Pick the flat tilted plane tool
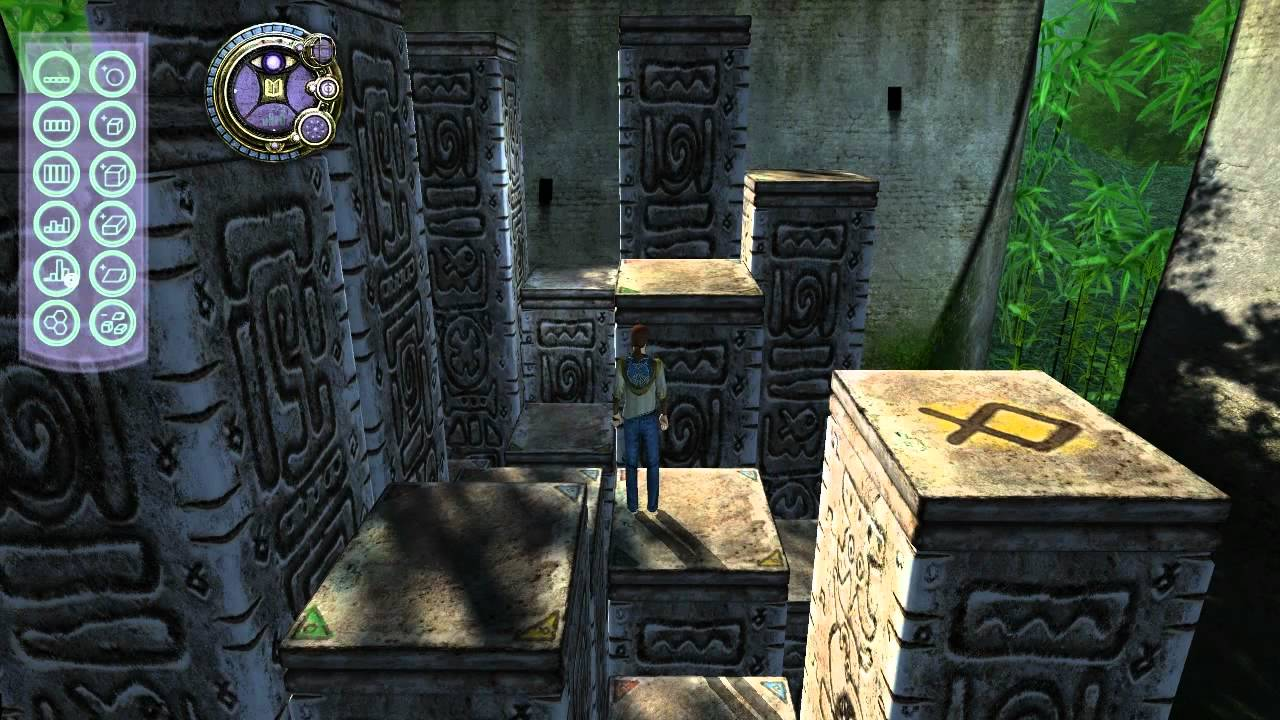The height and width of the screenshot is (720, 1280). pos(112,273)
